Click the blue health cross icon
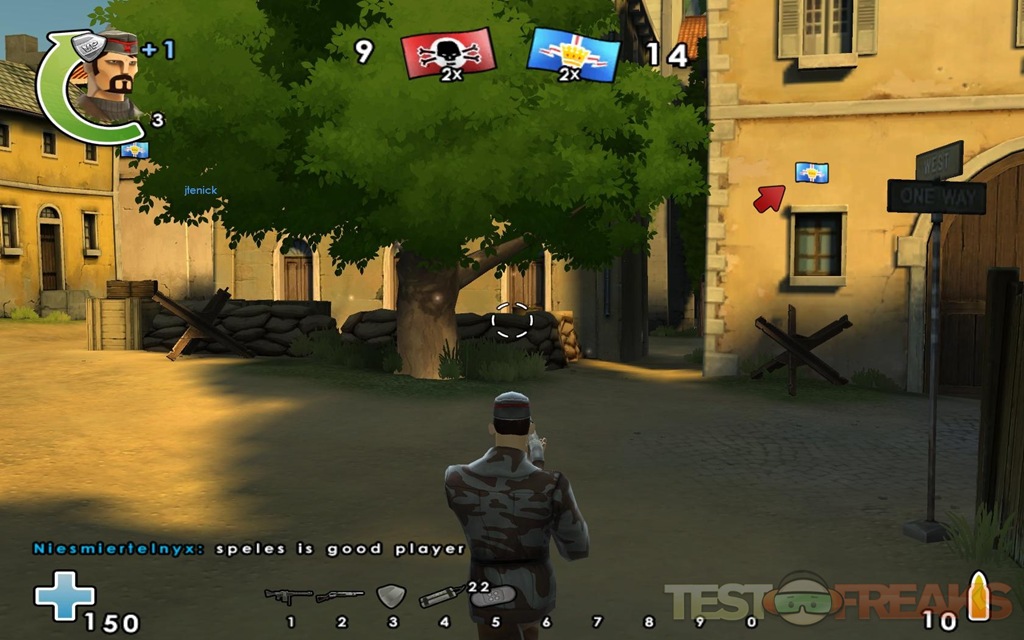The width and height of the screenshot is (1024, 640). coord(65,597)
